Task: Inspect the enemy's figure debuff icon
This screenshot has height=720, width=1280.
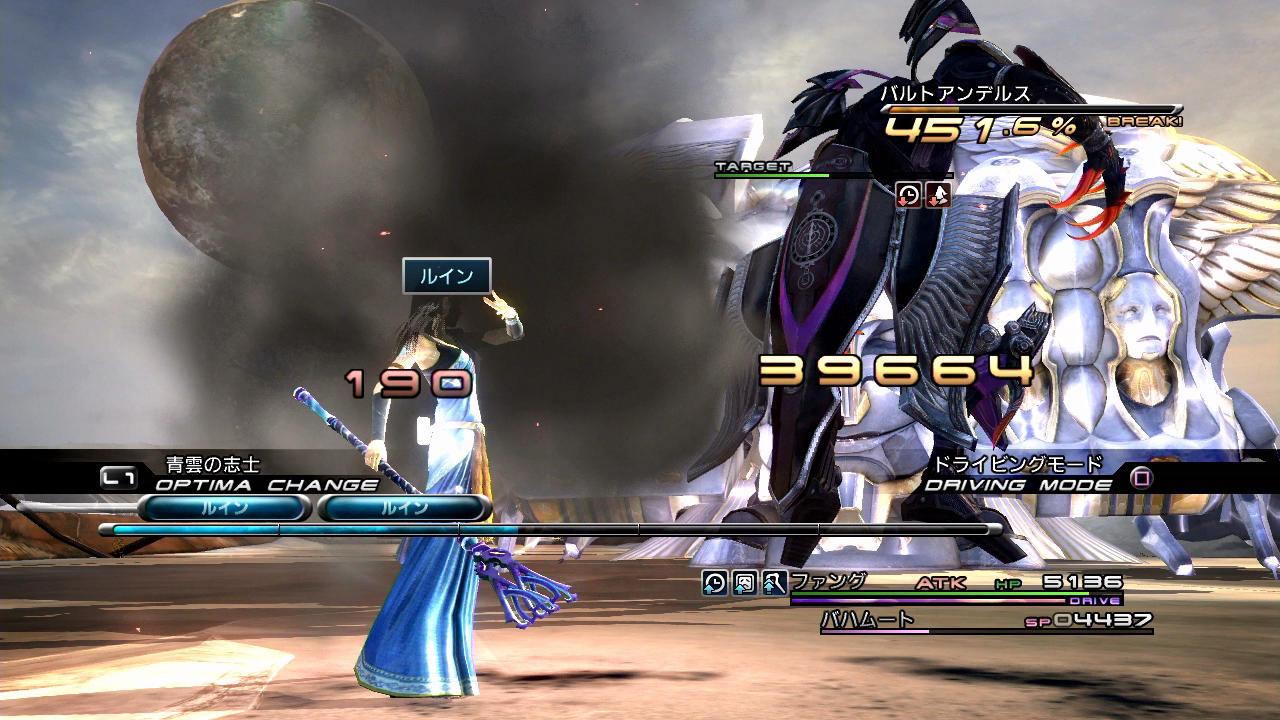Action: pyautogui.click(x=938, y=194)
